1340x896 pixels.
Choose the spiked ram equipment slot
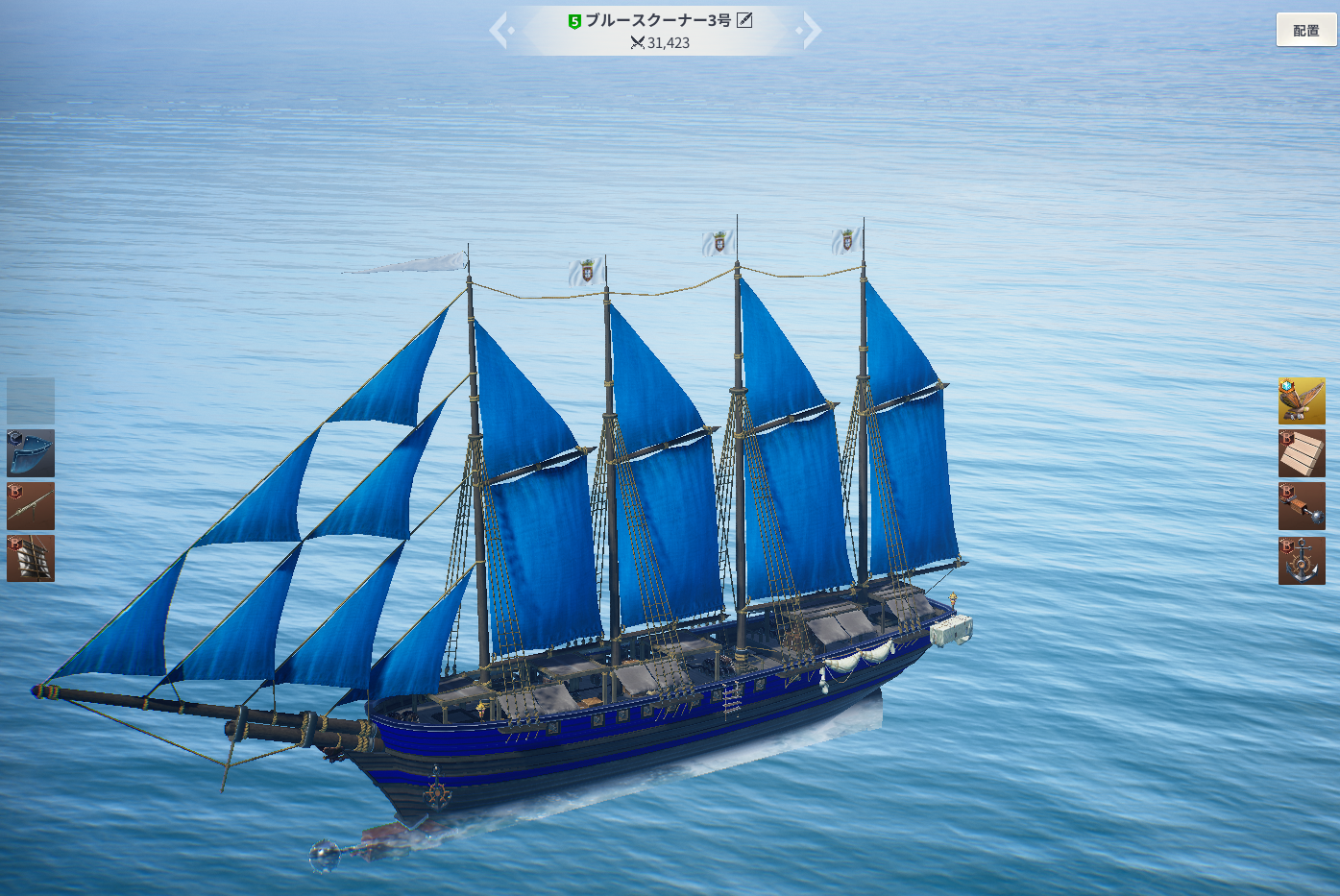pyautogui.click(x=1302, y=506)
